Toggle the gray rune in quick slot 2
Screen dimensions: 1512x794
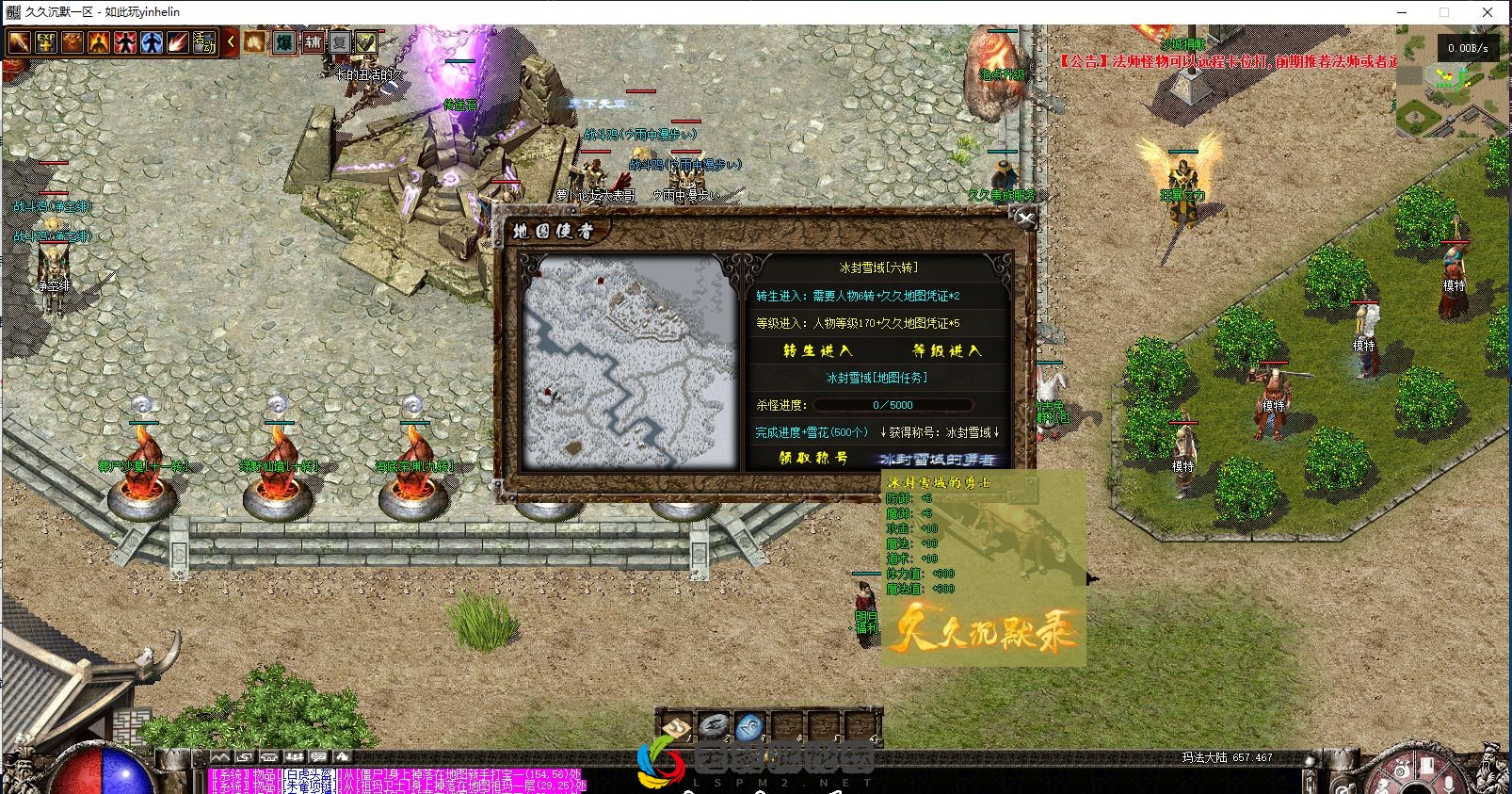pos(713,726)
